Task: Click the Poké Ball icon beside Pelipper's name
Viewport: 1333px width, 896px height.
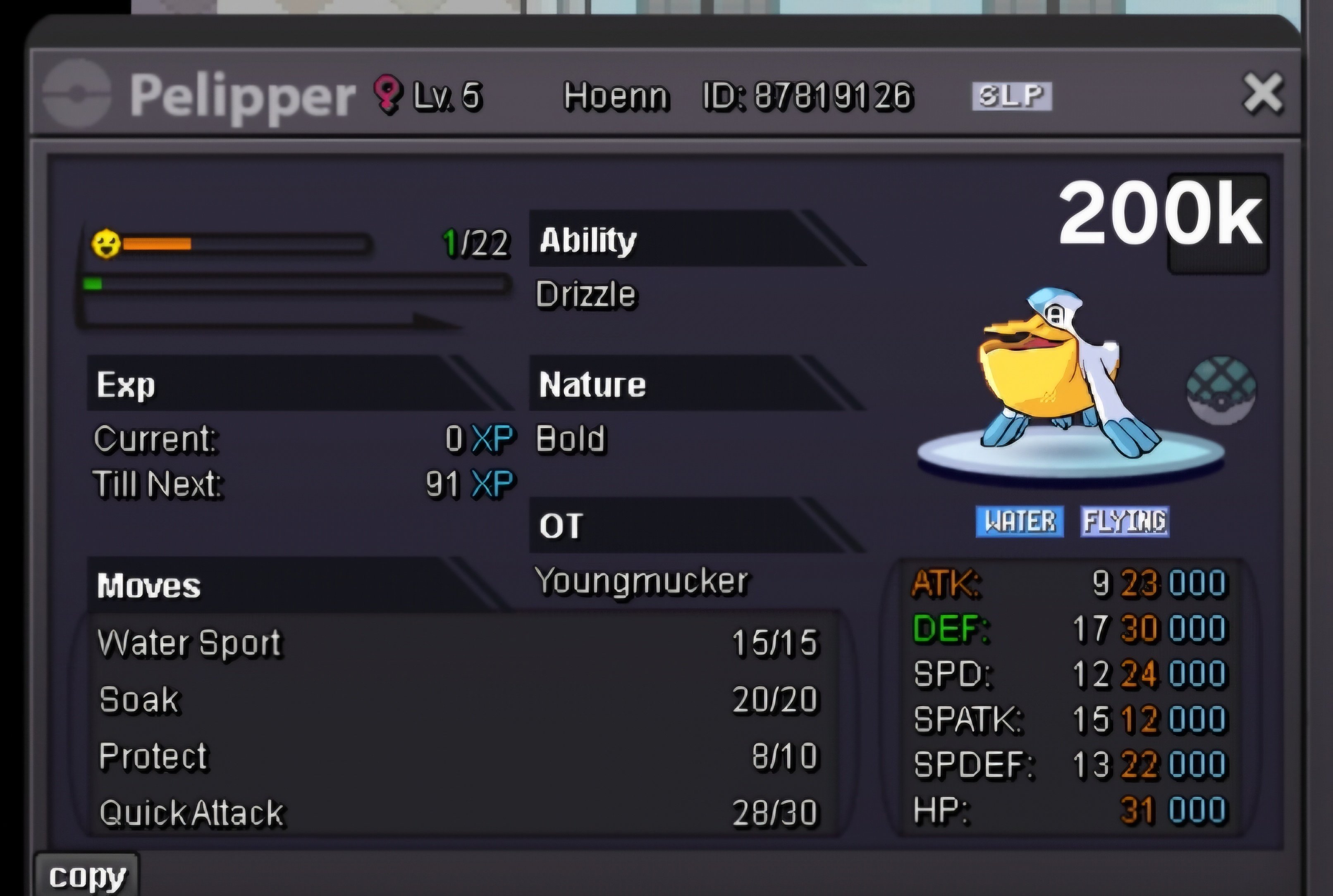Action: tap(77, 94)
